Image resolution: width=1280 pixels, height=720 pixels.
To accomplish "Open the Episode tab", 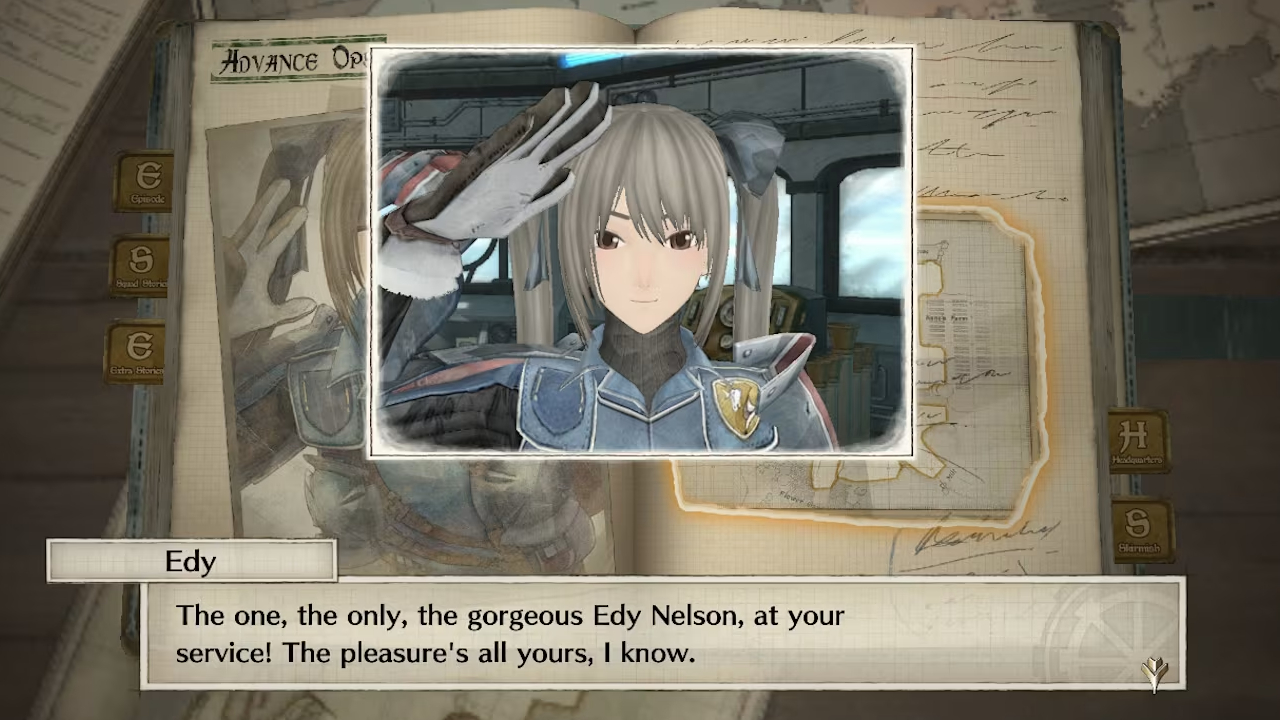I will 145,182.
